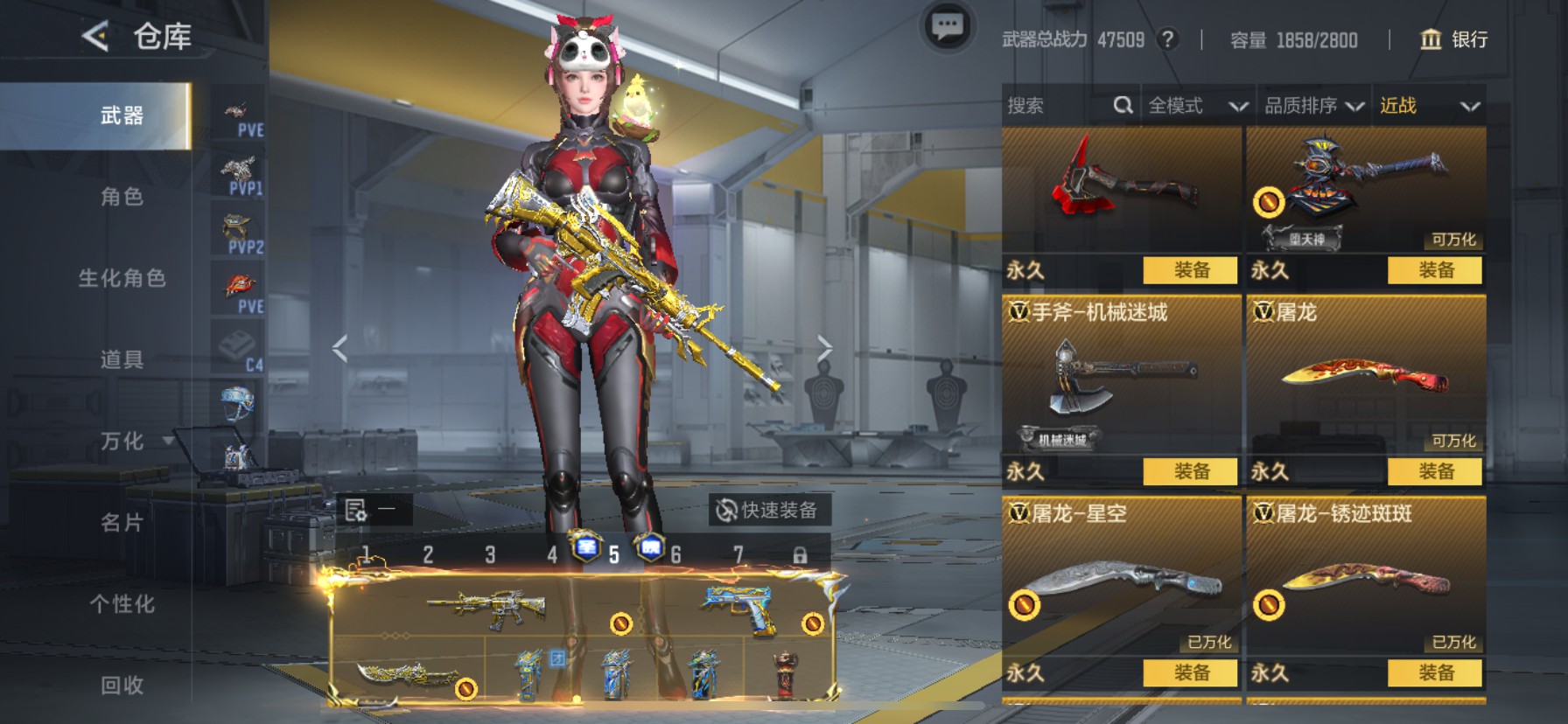1568x724 pixels.
Task: Switch to the 个性化 tab
Action: tap(122, 603)
